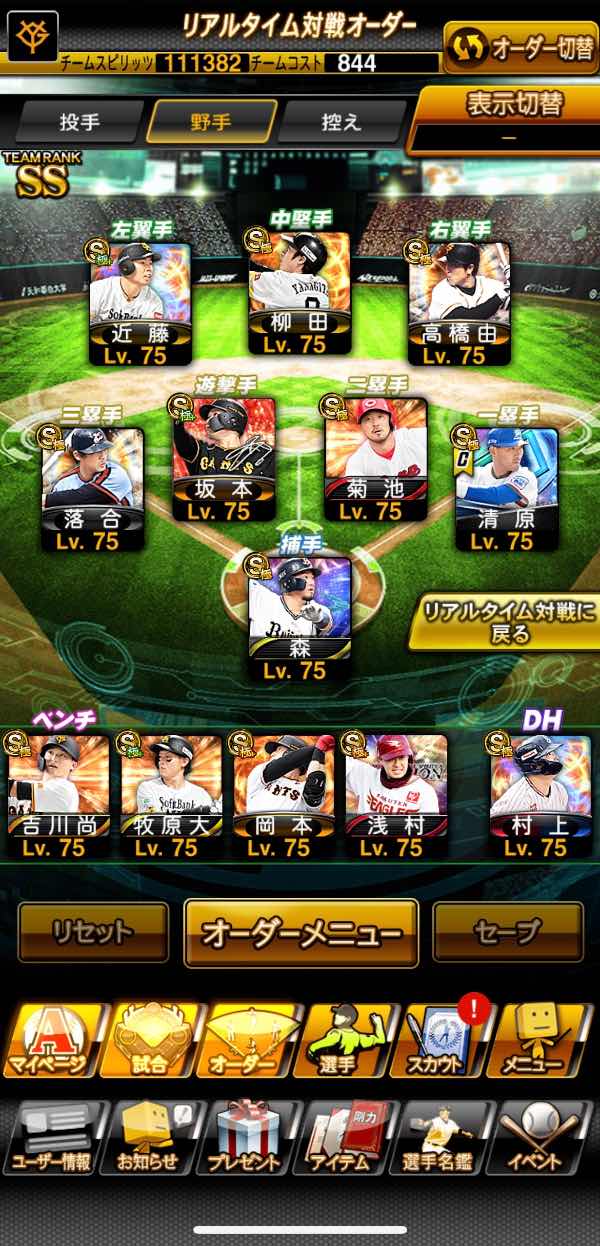Click the リセット button

pyautogui.click(x=93, y=932)
